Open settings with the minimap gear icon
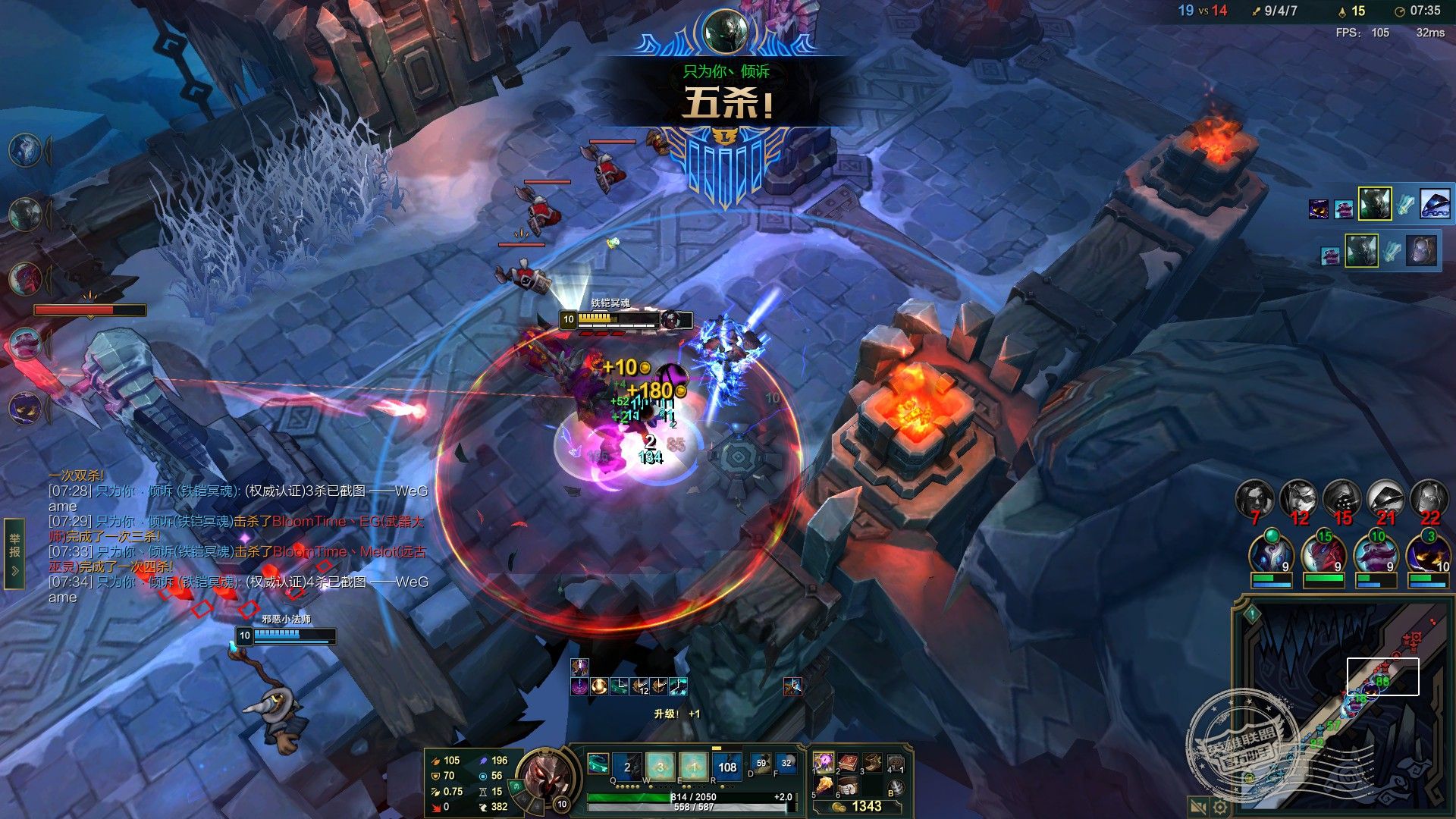1456x819 pixels. coord(1220,807)
